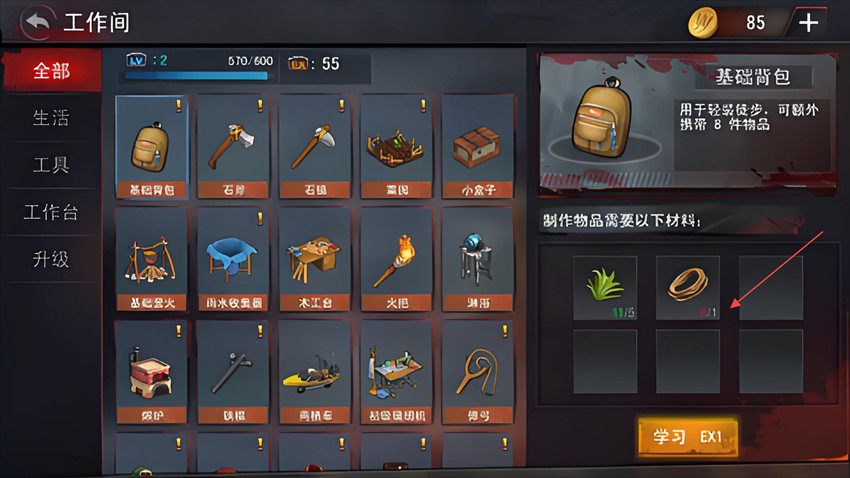Viewport: 850px width, 478px height.
Task: Add more gold coins with plus button
Action: (x=808, y=22)
